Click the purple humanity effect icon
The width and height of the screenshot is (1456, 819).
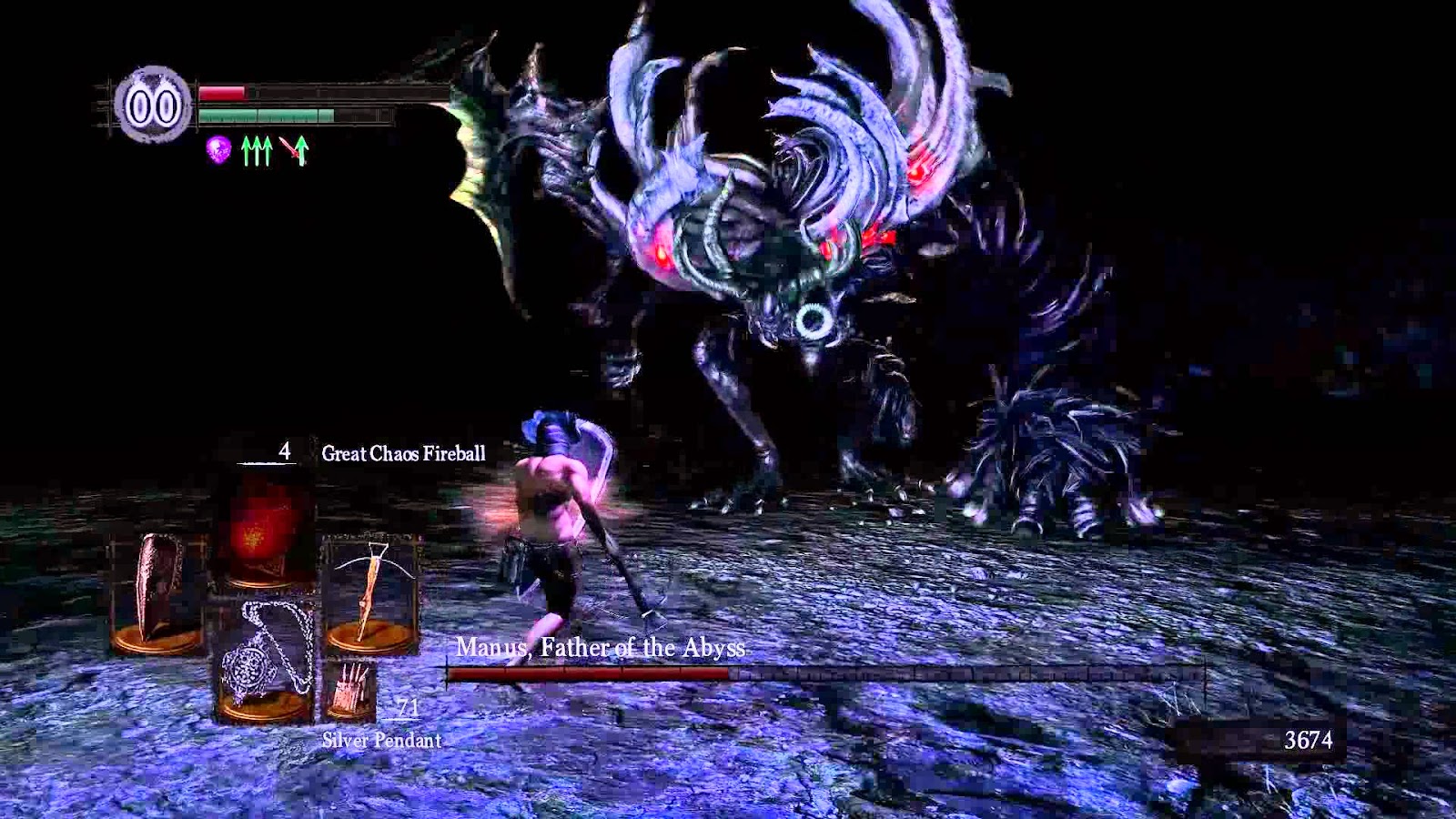[x=217, y=148]
